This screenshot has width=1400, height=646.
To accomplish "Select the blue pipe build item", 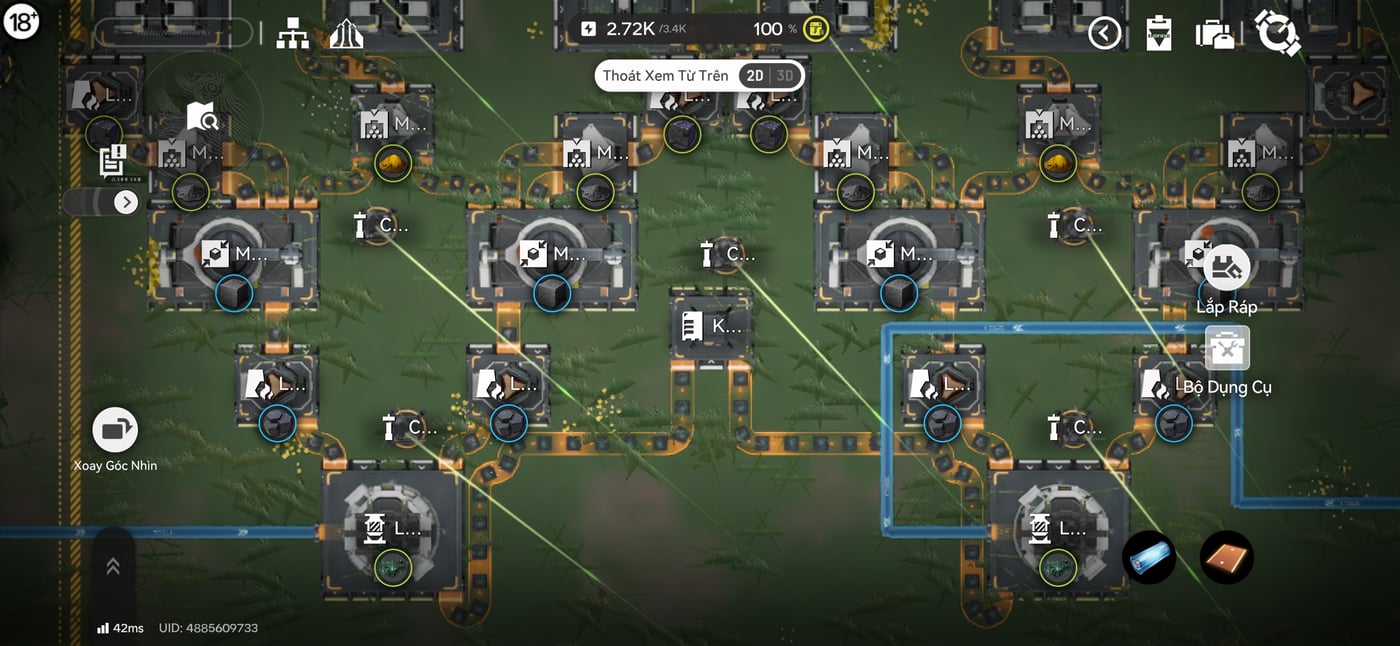I will pyautogui.click(x=1148, y=557).
